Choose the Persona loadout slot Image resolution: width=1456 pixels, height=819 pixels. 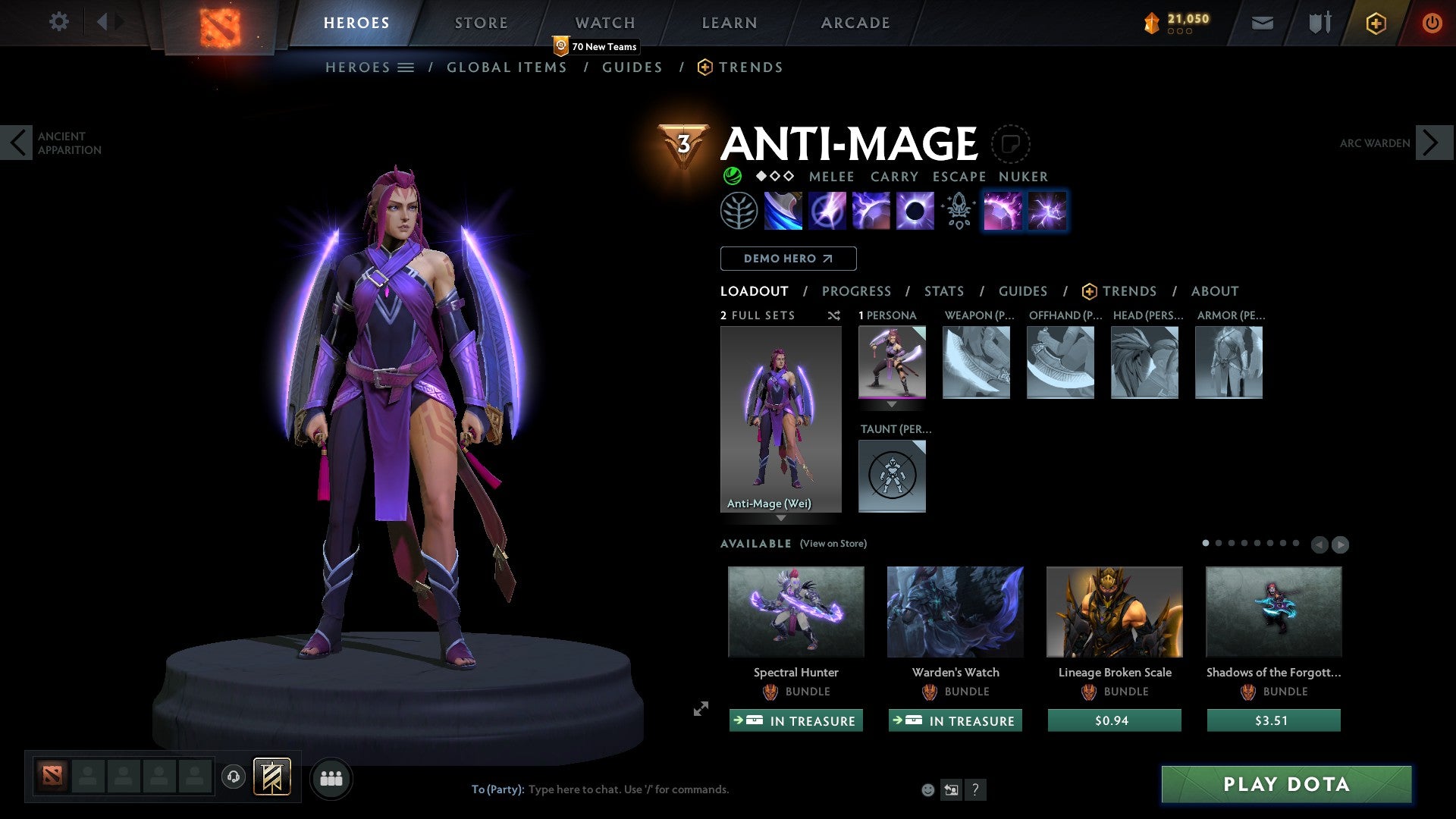tap(892, 362)
